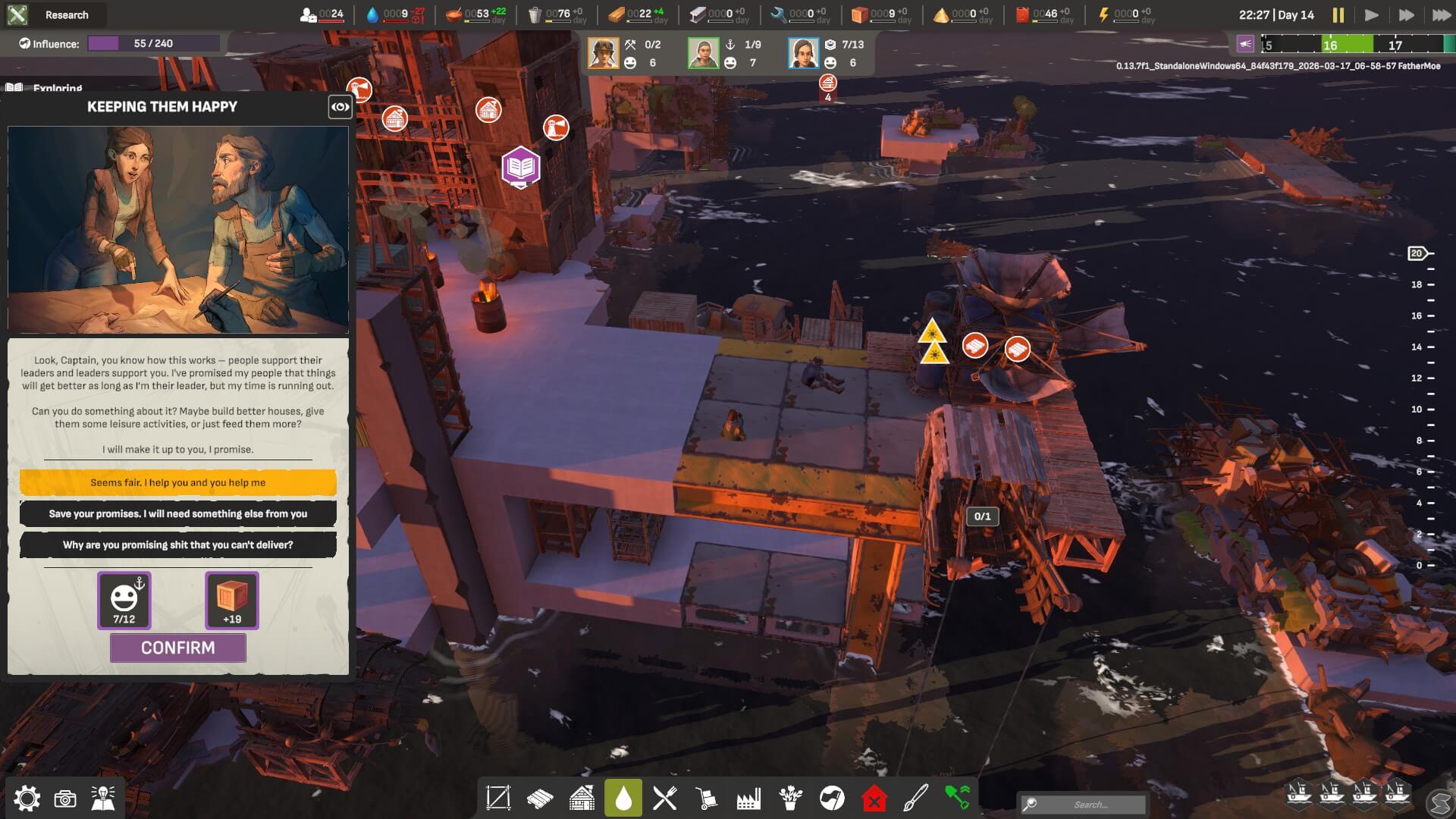Screen dimensions: 1456x819
Task: Pause the game with the pause button
Action: point(1339,13)
